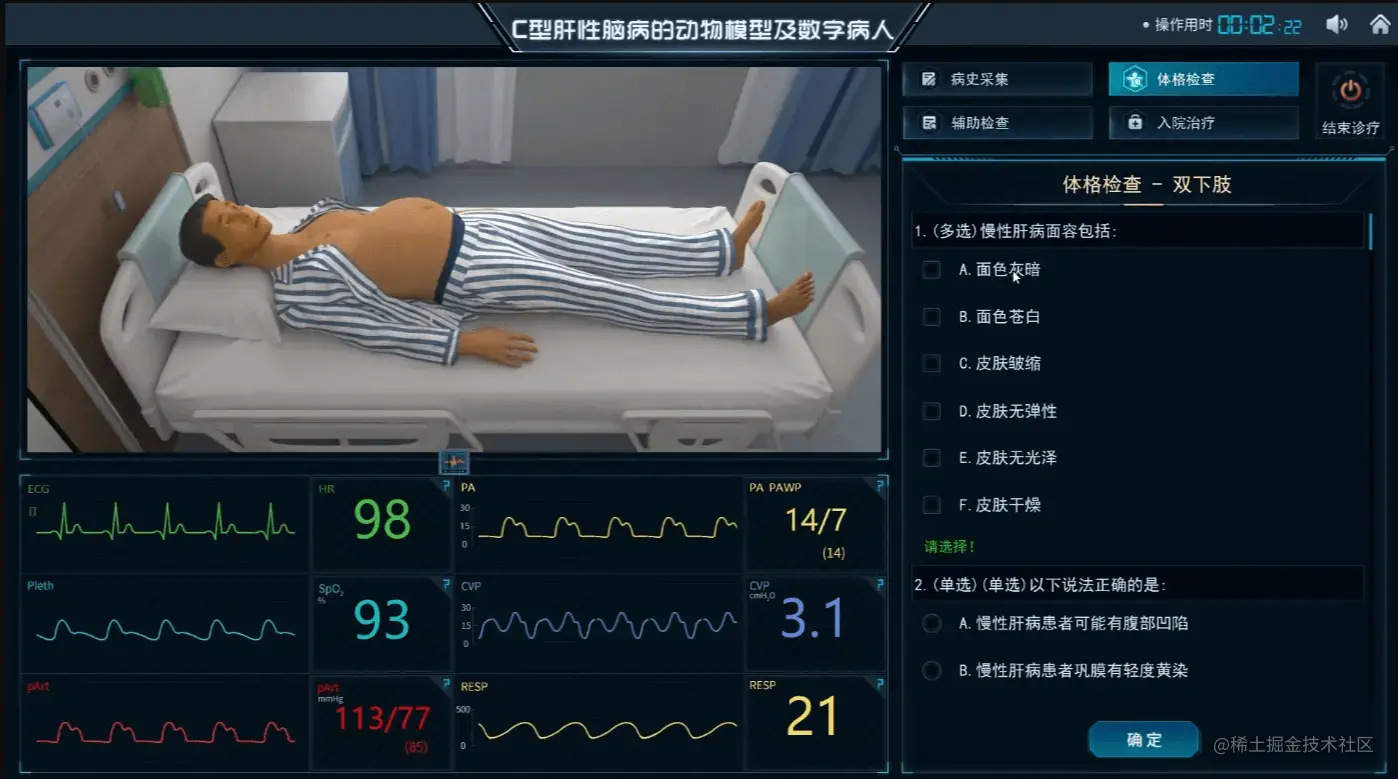
Task: Select radio option A 慢性肝病患者可能有腹部凹陷
Action: (x=930, y=622)
